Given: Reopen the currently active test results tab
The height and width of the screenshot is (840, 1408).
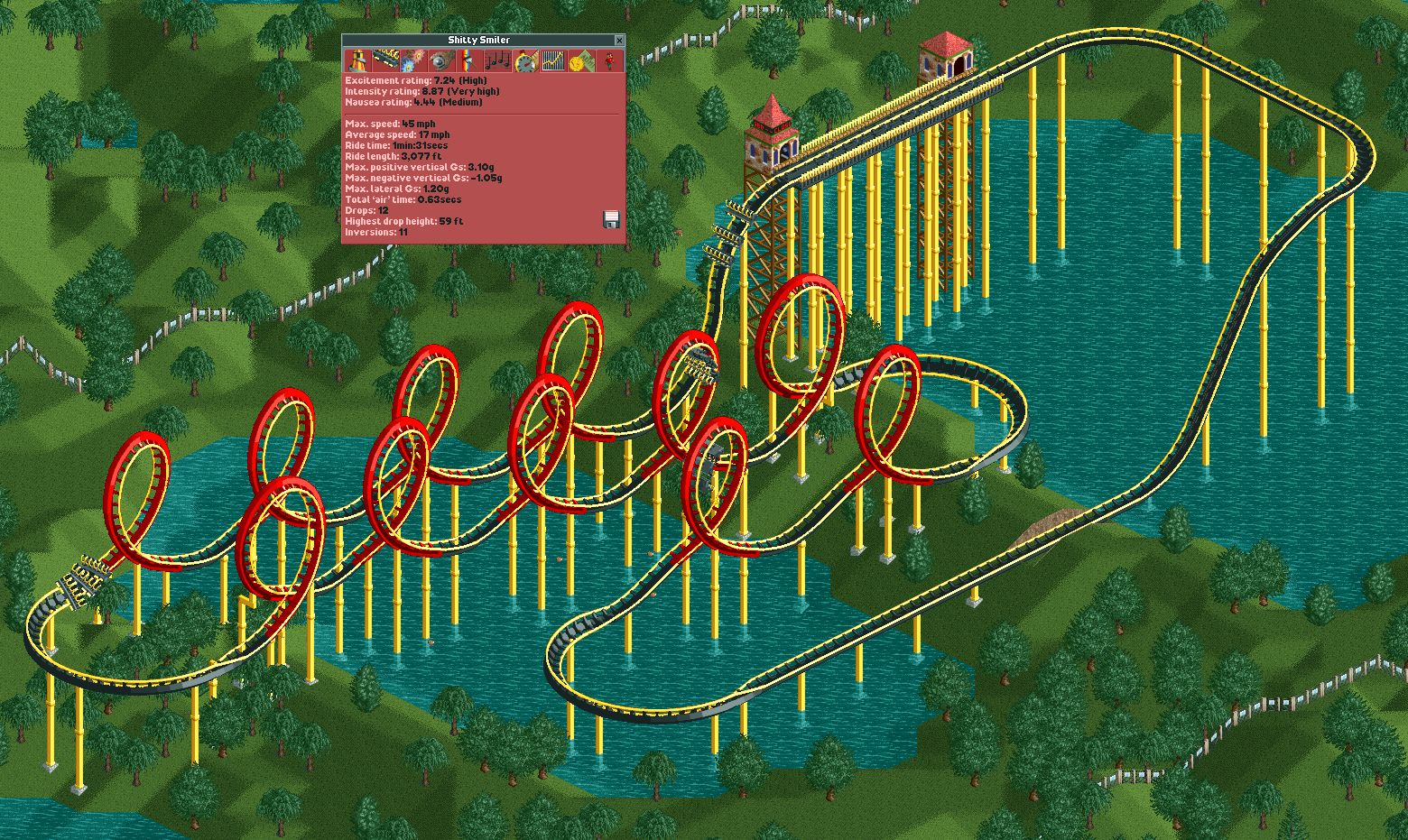Looking at the screenshot, I should click(x=525, y=60).
